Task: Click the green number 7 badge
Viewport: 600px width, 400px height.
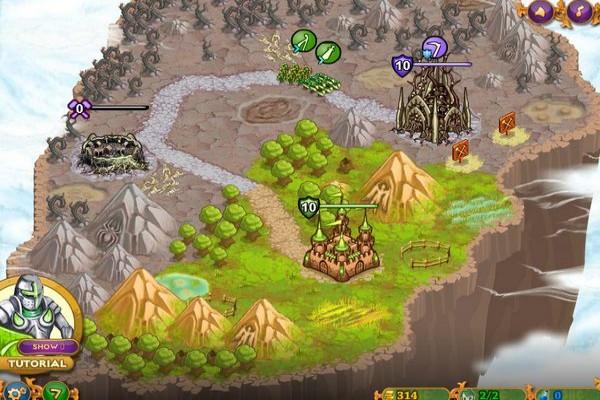Action: (57, 389)
